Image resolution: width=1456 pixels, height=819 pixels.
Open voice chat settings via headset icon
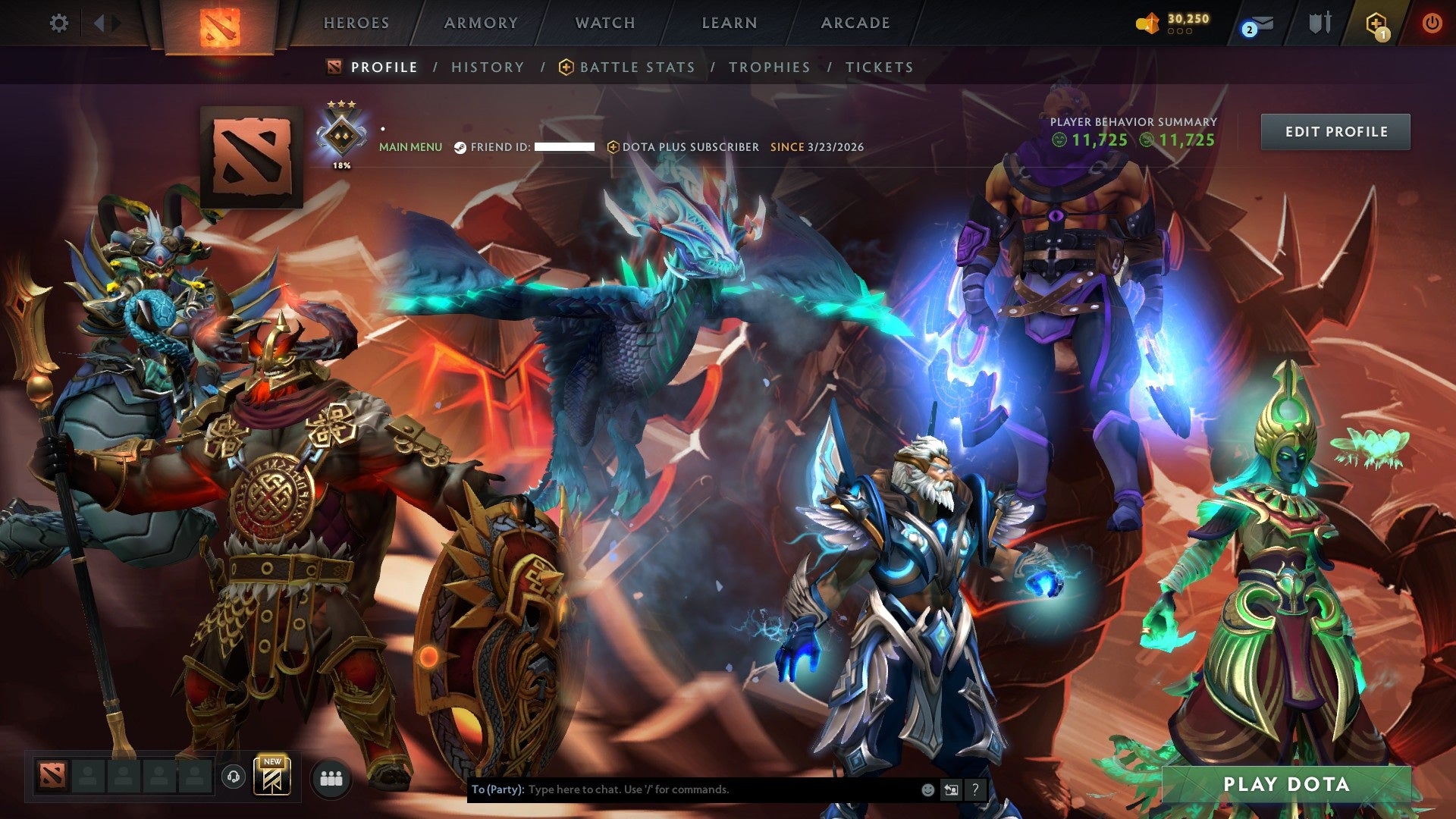coord(234,777)
